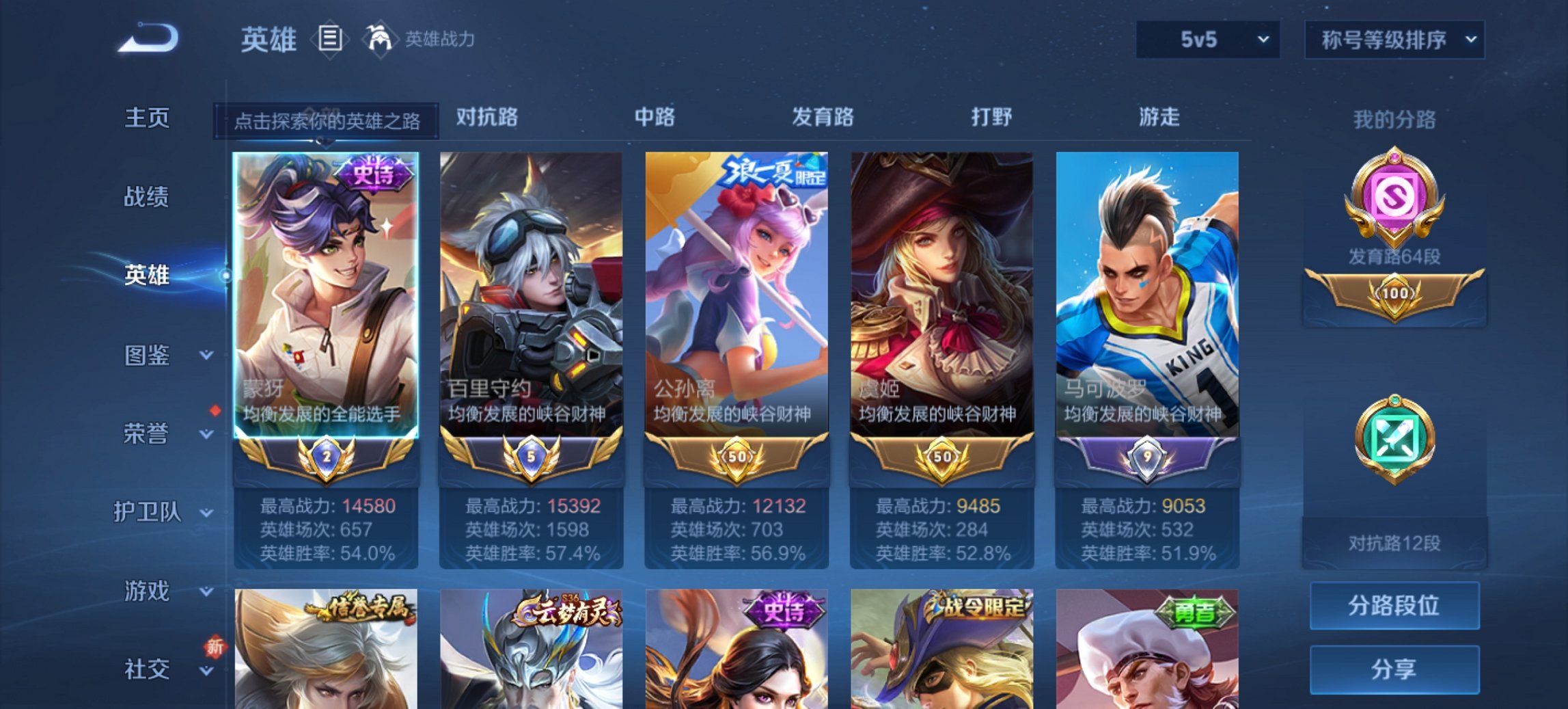Open the hero list document icon beside 英雄
Viewport: 1568px width, 709px height.
tap(331, 40)
